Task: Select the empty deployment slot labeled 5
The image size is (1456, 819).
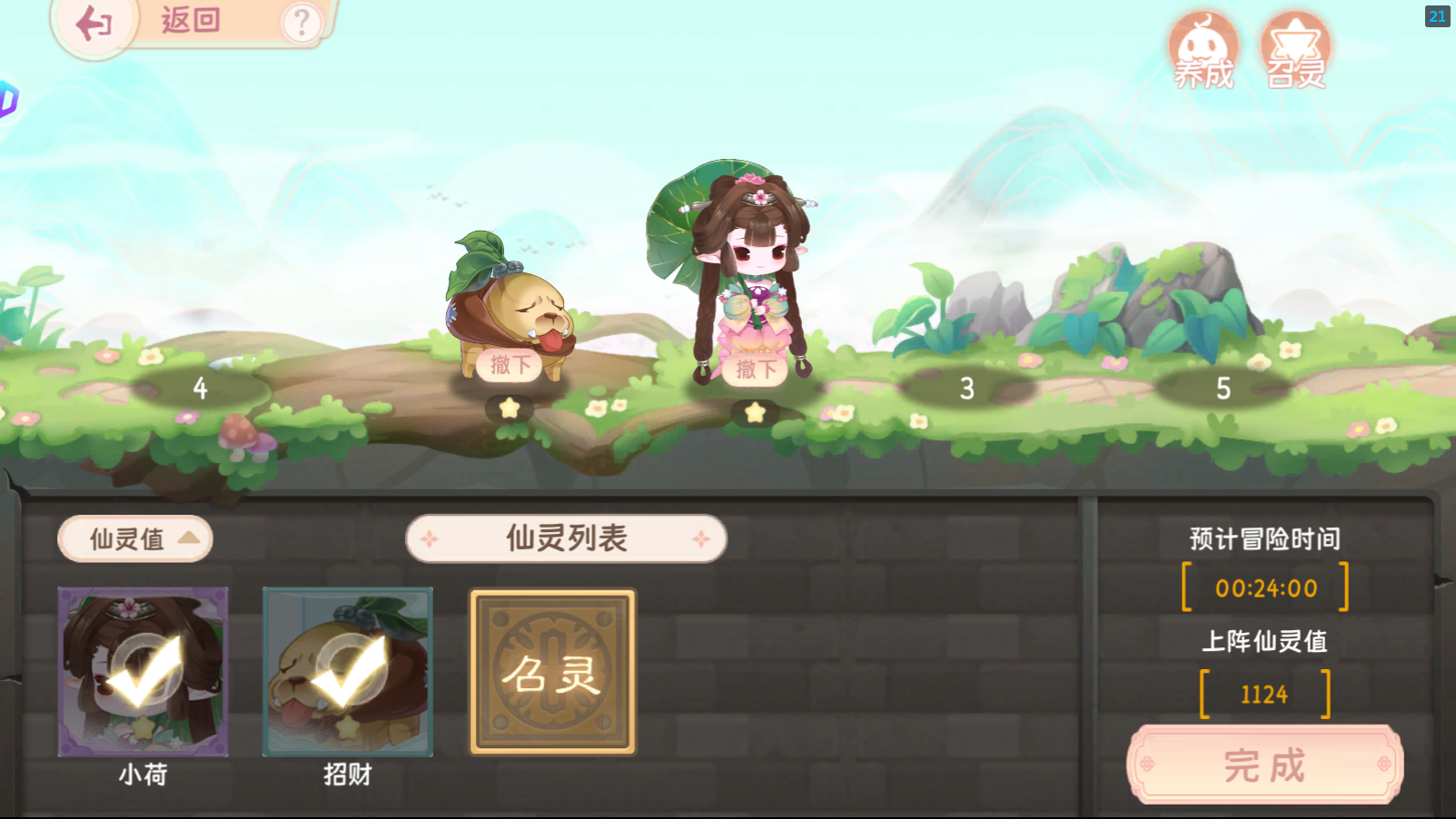Action: (x=1222, y=388)
